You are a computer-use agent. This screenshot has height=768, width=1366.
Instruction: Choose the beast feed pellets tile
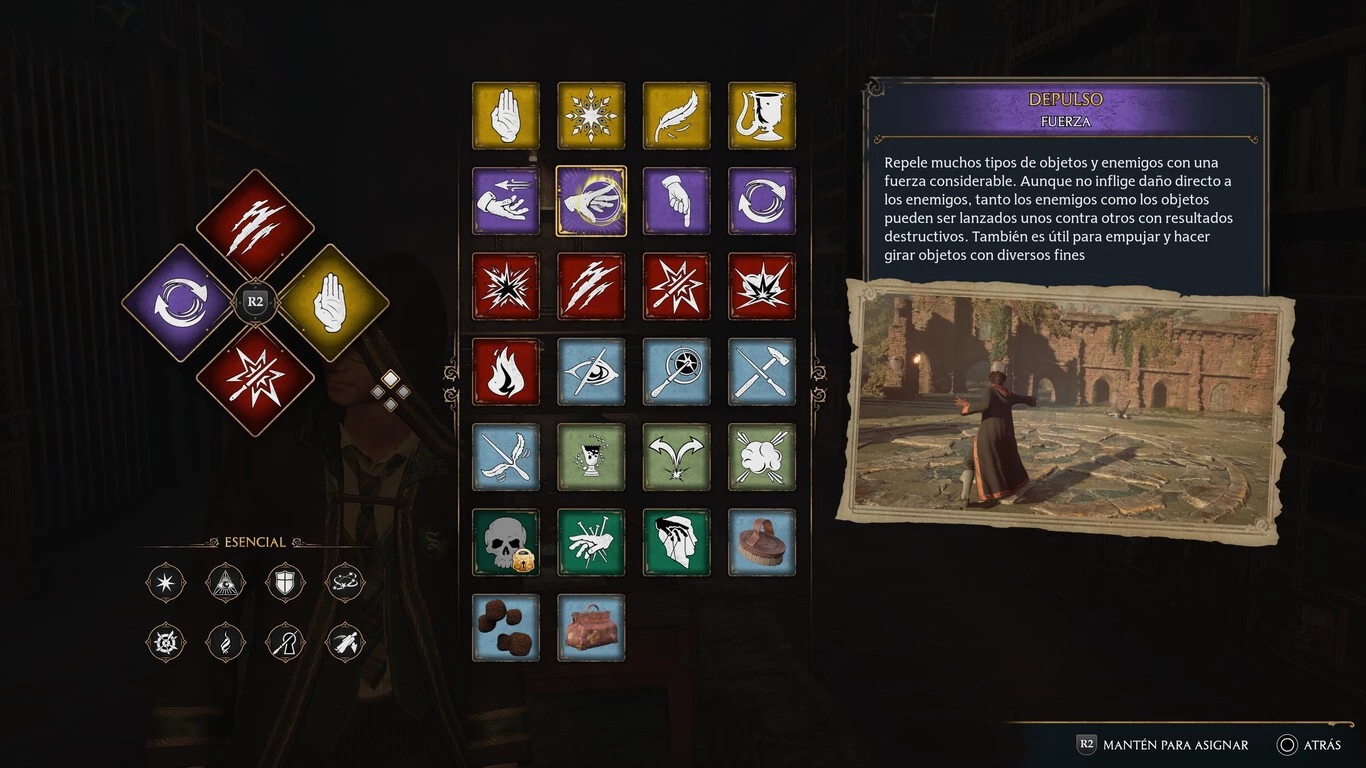(x=506, y=628)
